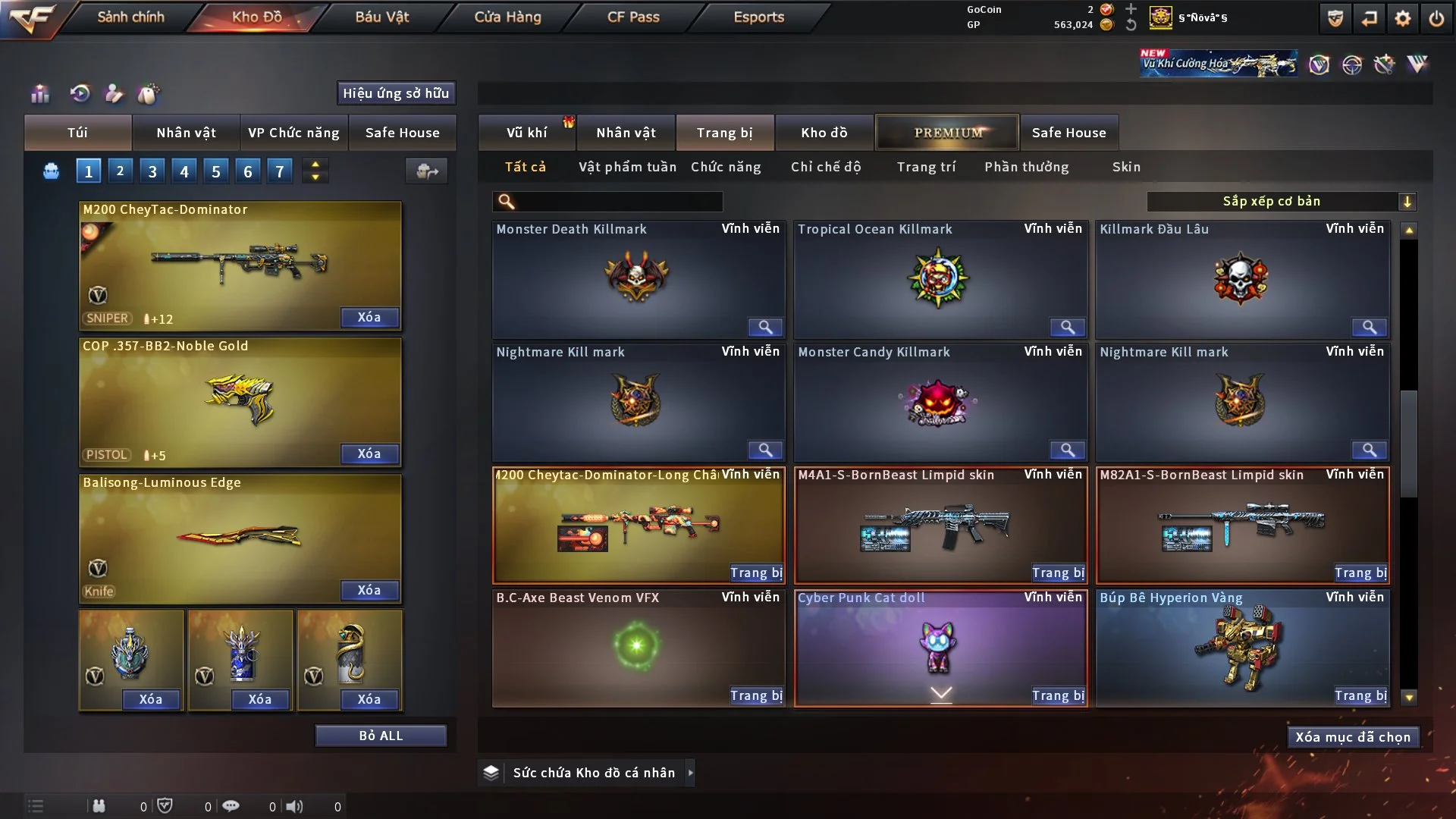Viewport: 1456px width, 819px height.
Task: Equip the M4A1-S-BornBeast Limpid skin
Action: (1058, 573)
